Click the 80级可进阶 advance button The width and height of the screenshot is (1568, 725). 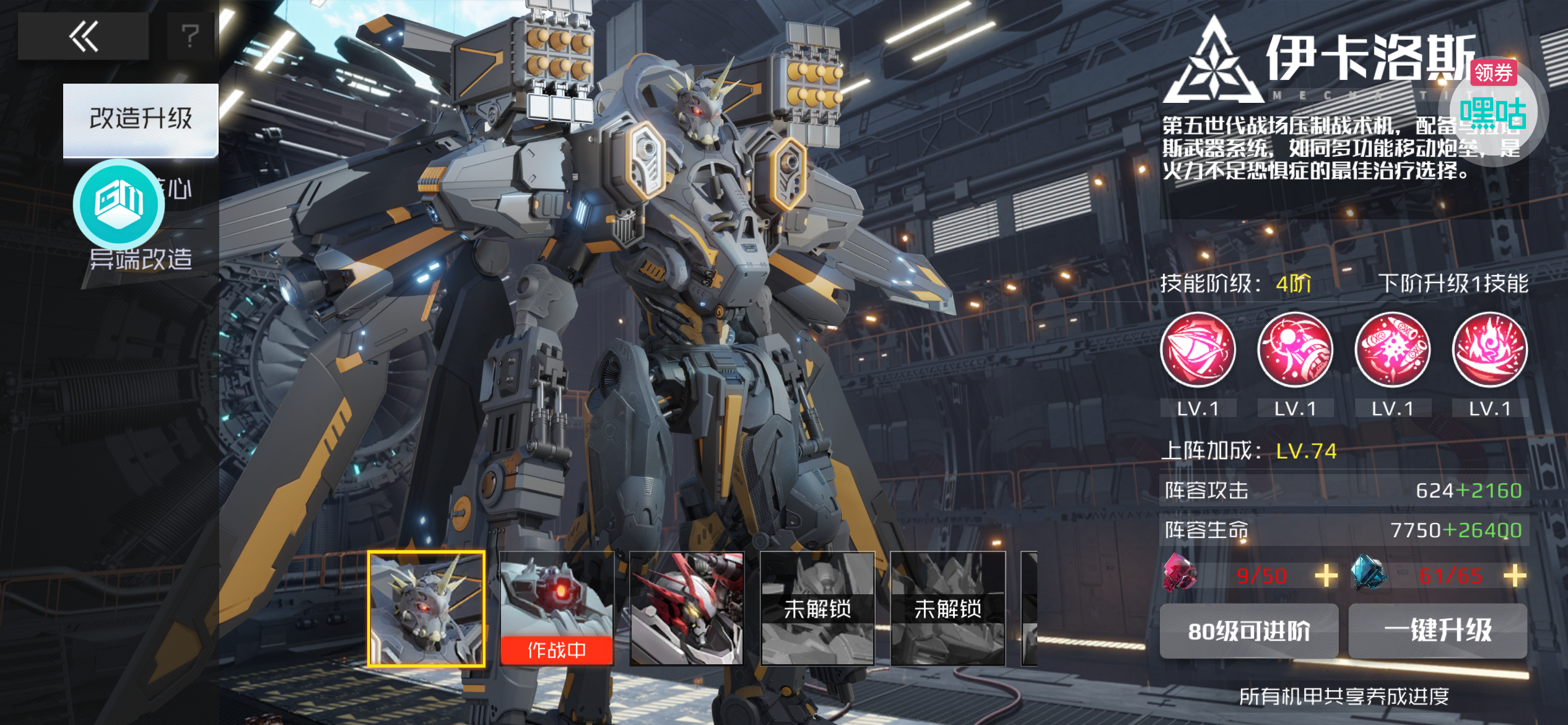pyautogui.click(x=1248, y=631)
